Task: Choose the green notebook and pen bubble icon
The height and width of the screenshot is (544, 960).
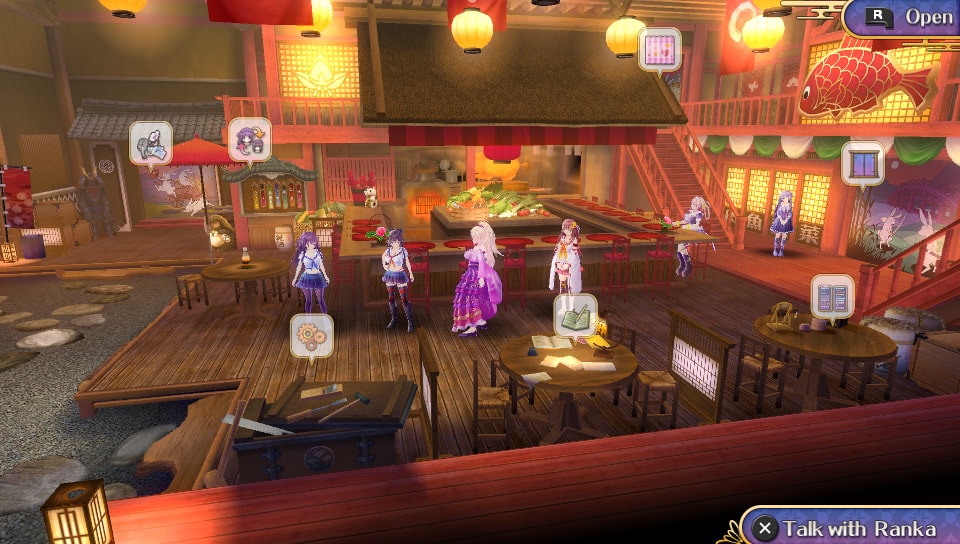Action: [x=576, y=315]
